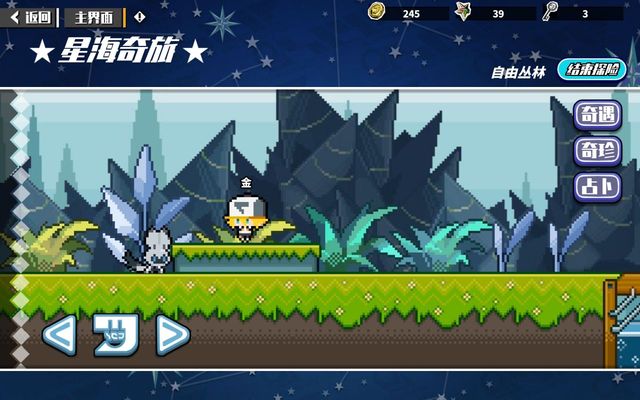
Task: Return to the 主界面 main screen
Action: (x=95, y=17)
